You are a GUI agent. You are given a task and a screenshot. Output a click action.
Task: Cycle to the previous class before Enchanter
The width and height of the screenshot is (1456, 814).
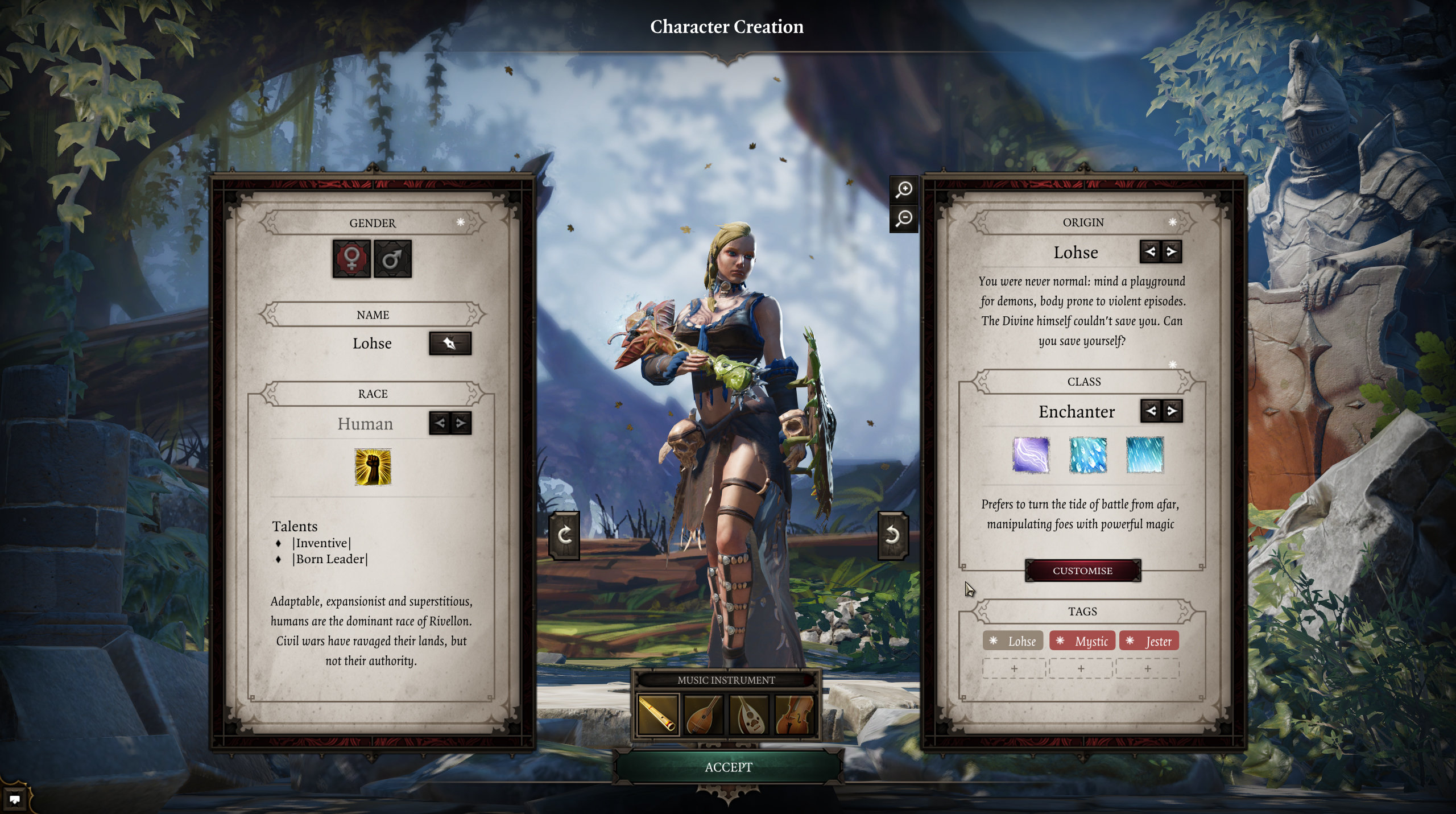(1151, 411)
